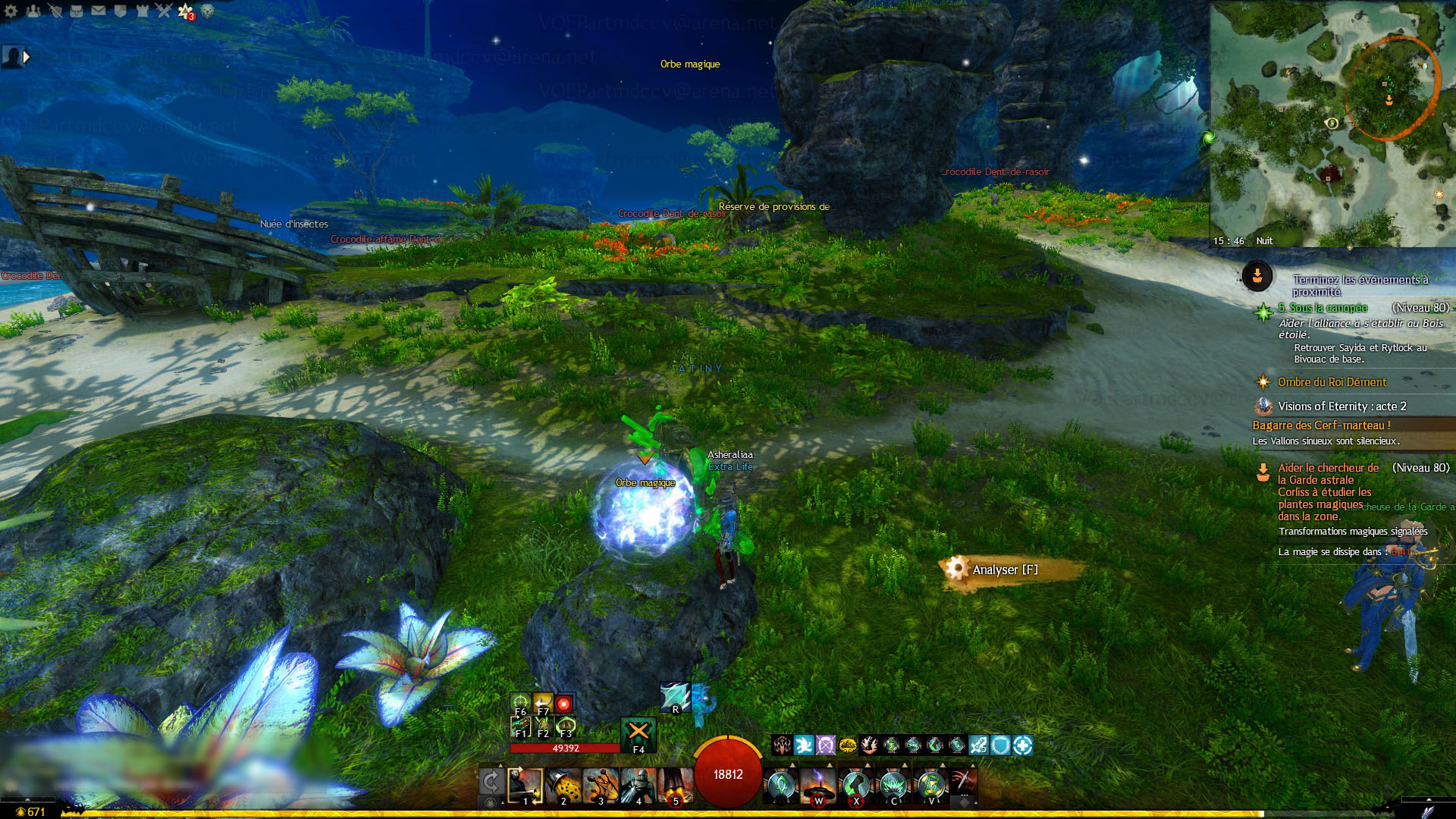Open the game menu gear icon

11,11
